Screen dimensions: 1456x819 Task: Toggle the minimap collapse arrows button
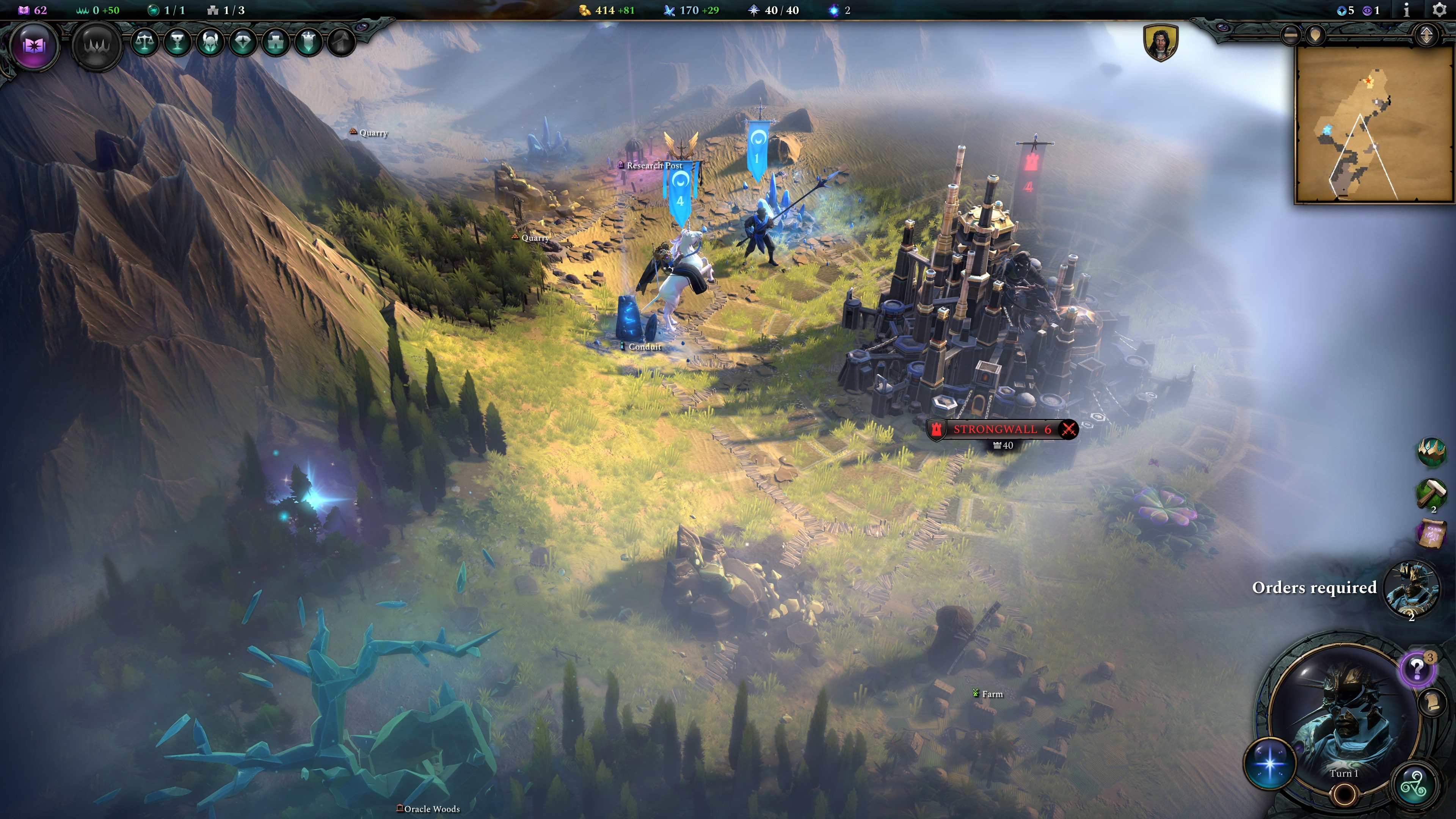tap(1426, 35)
